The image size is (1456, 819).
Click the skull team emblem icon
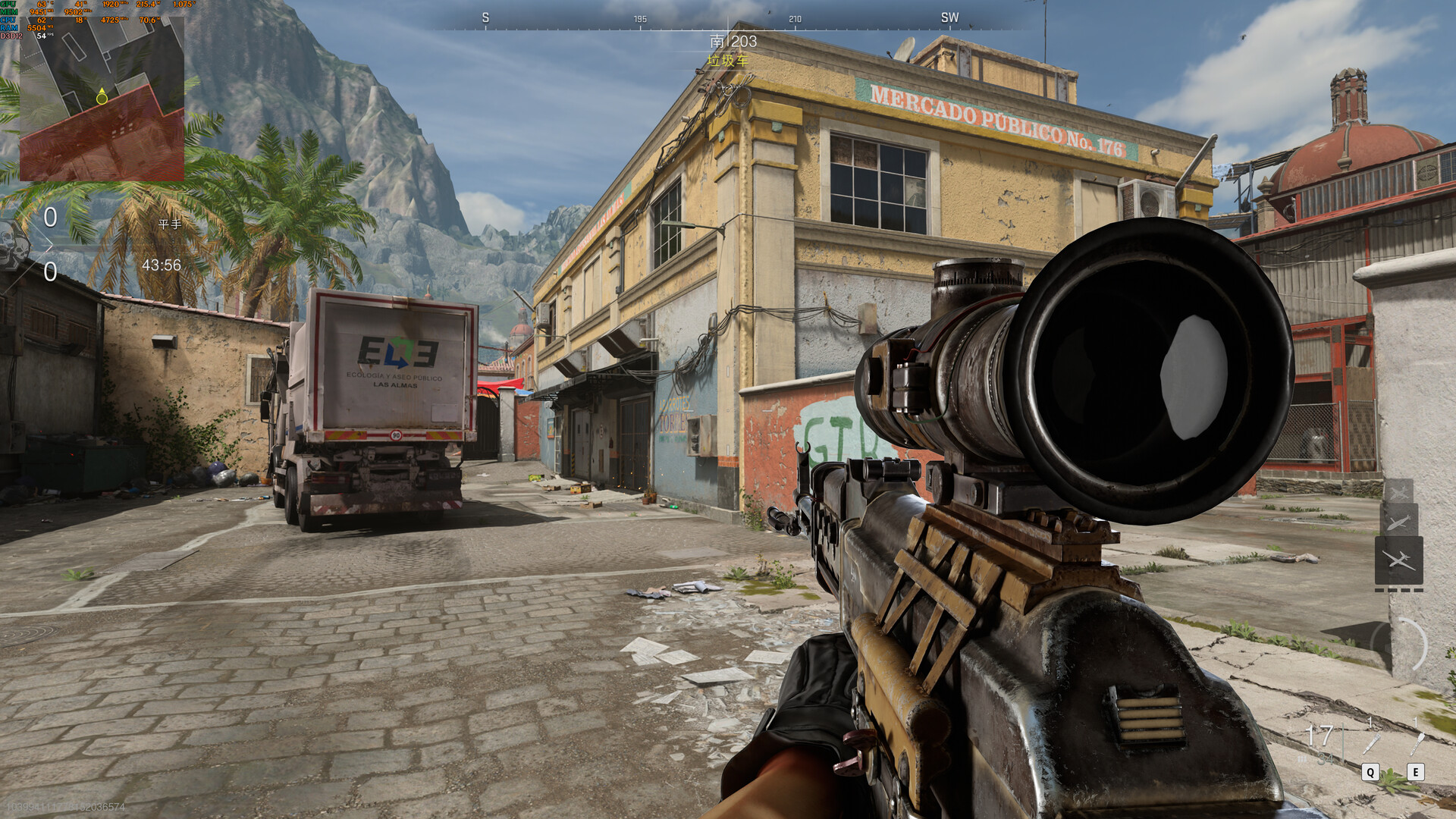[13, 244]
